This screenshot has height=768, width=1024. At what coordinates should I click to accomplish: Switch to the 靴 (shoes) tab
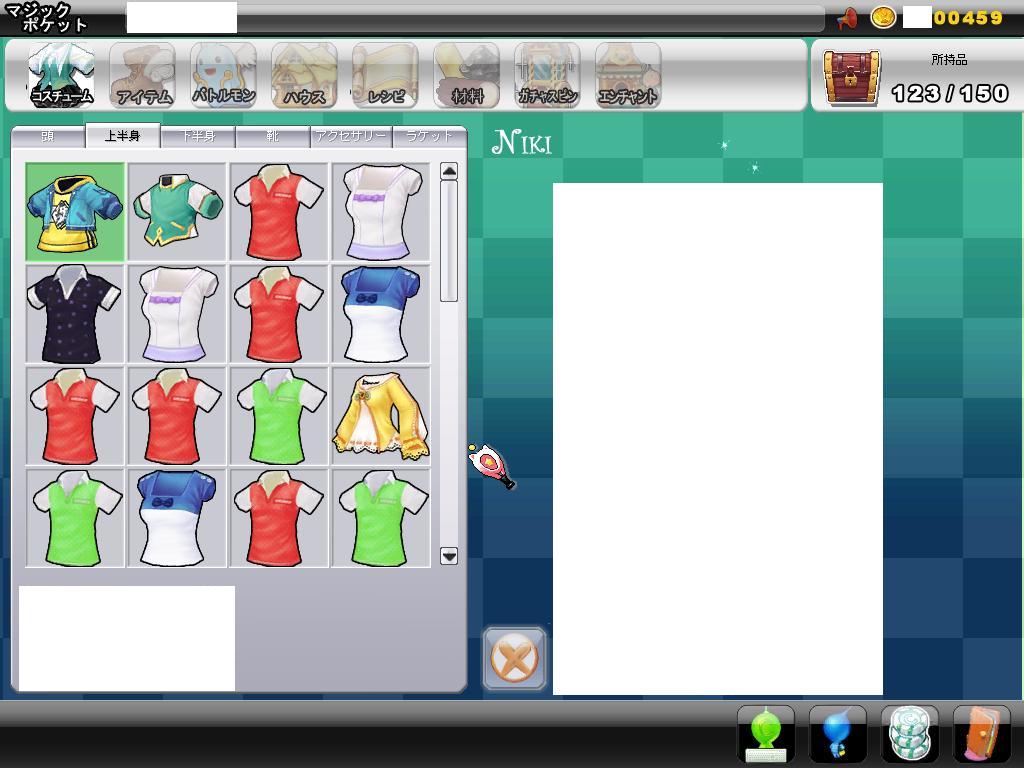(272, 136)
